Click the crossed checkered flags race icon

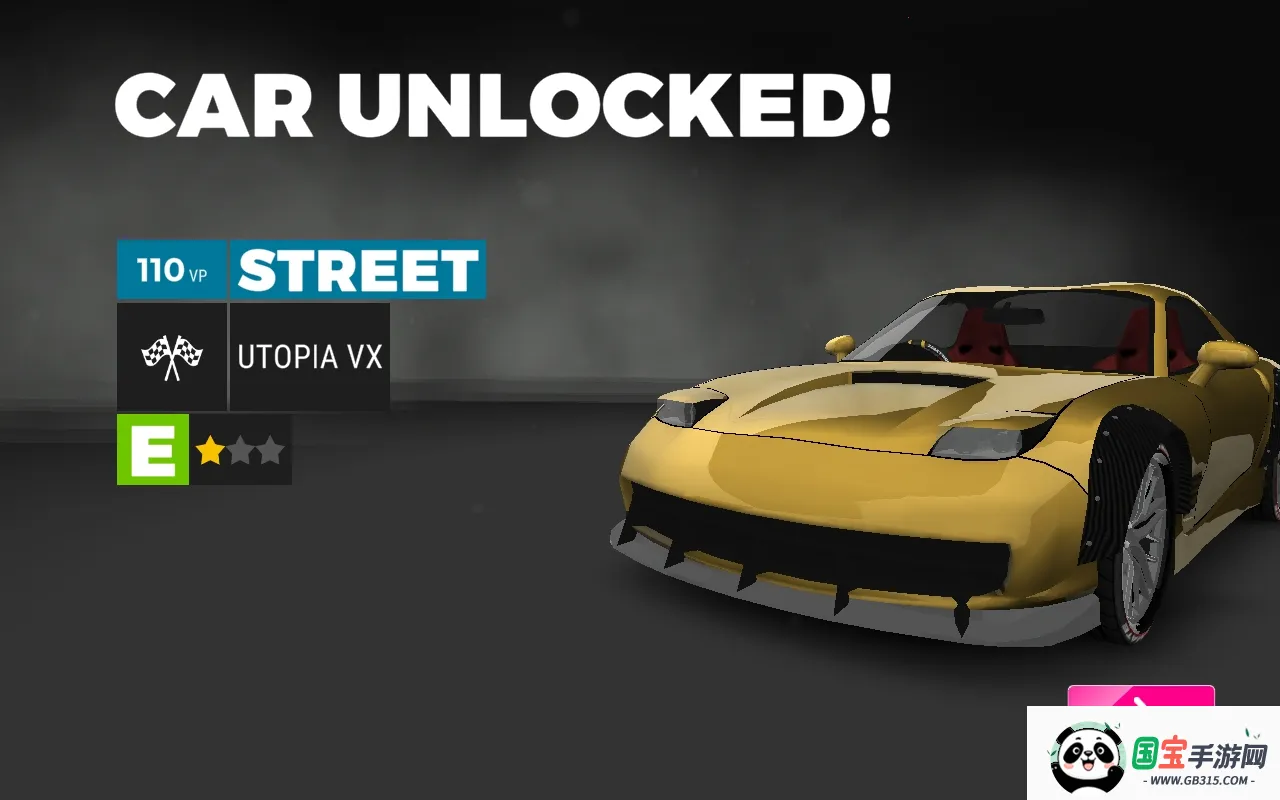[171, 357]
